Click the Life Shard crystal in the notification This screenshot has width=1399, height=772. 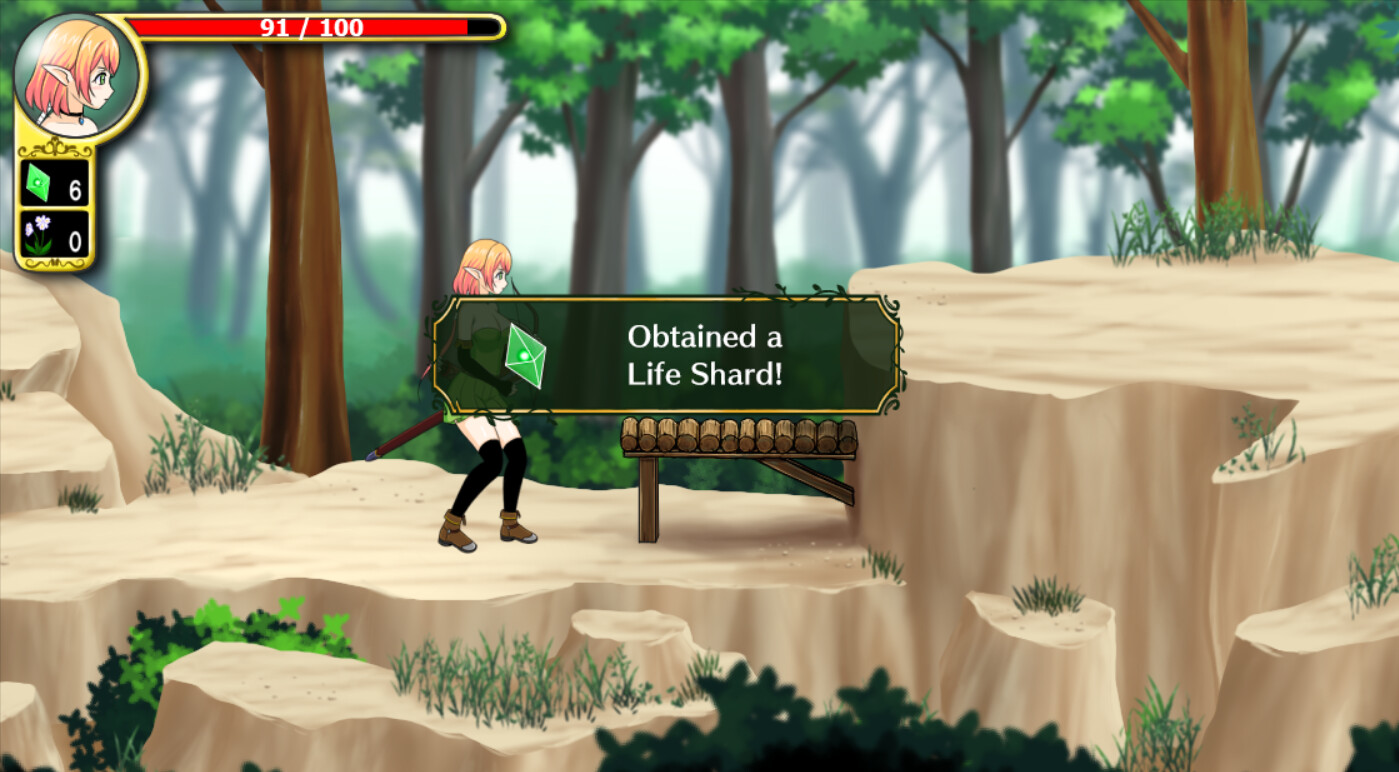(523, 357)
